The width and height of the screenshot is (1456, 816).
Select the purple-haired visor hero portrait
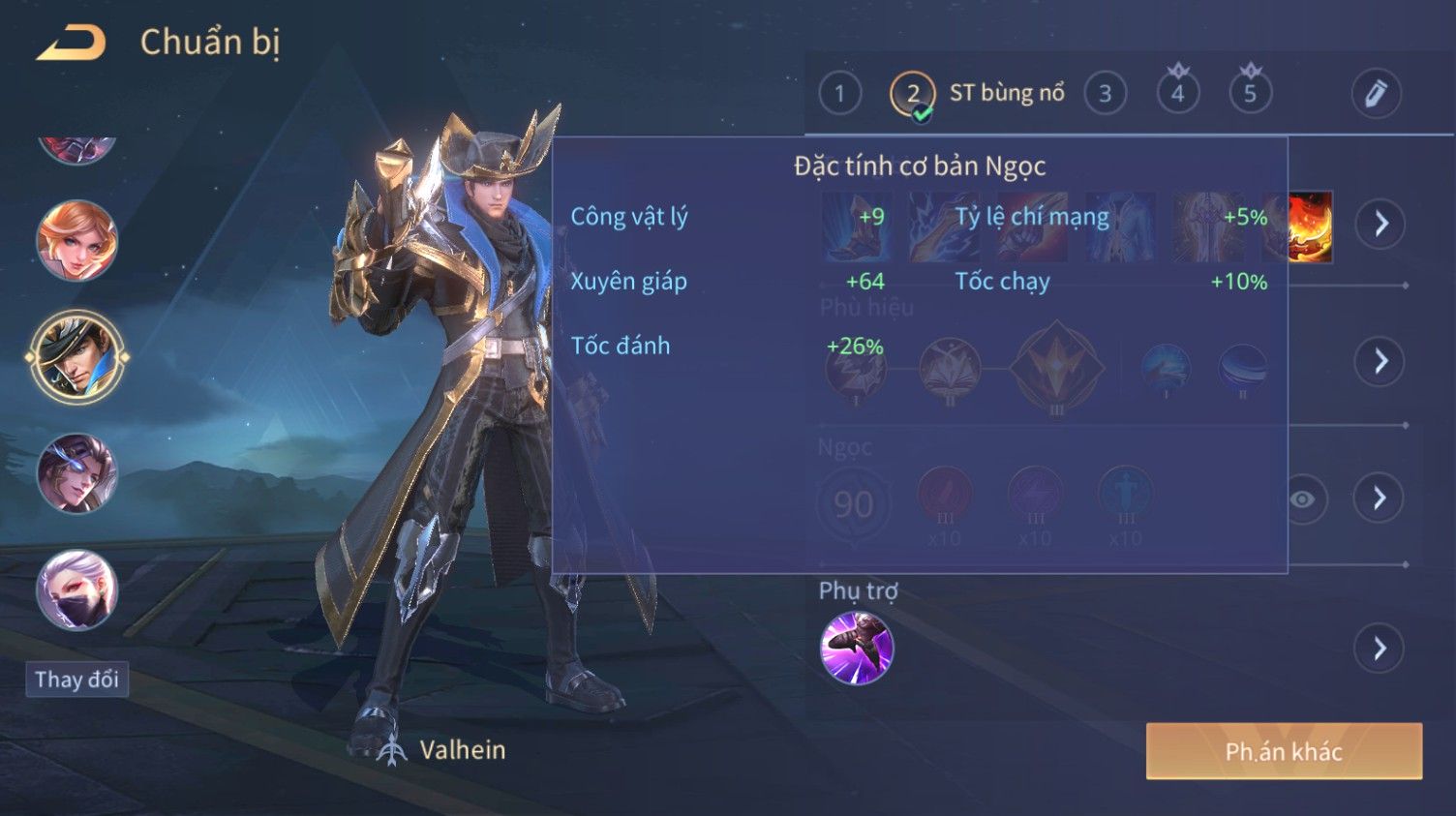(76, 473)
